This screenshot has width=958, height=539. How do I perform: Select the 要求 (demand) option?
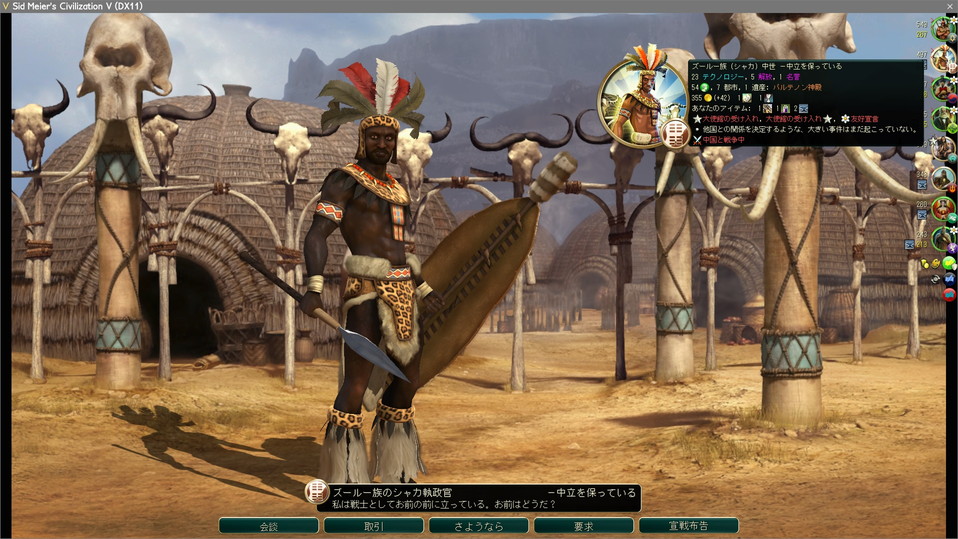point(583,525)
